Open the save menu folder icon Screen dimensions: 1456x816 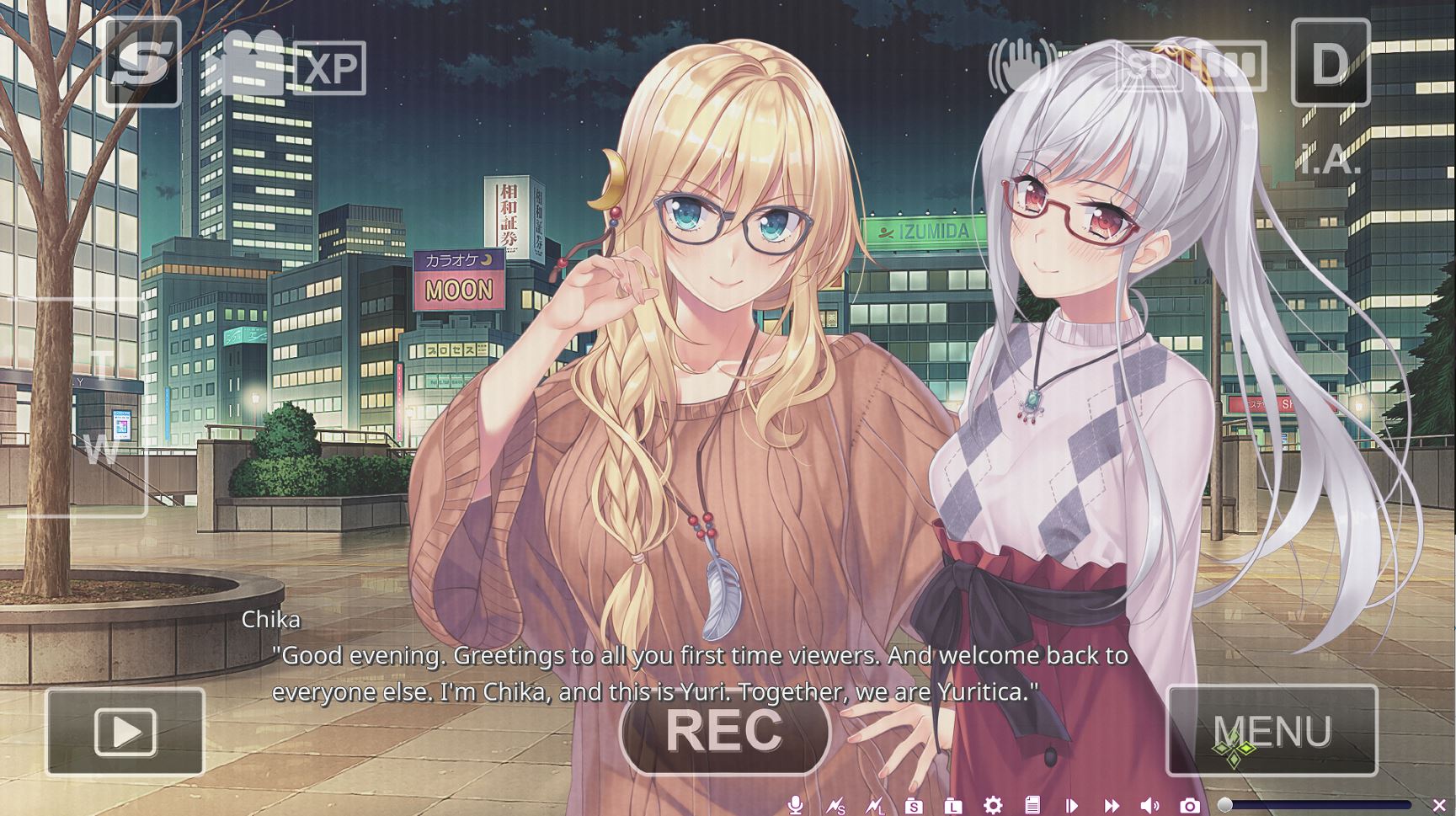(x=914, y=806)
